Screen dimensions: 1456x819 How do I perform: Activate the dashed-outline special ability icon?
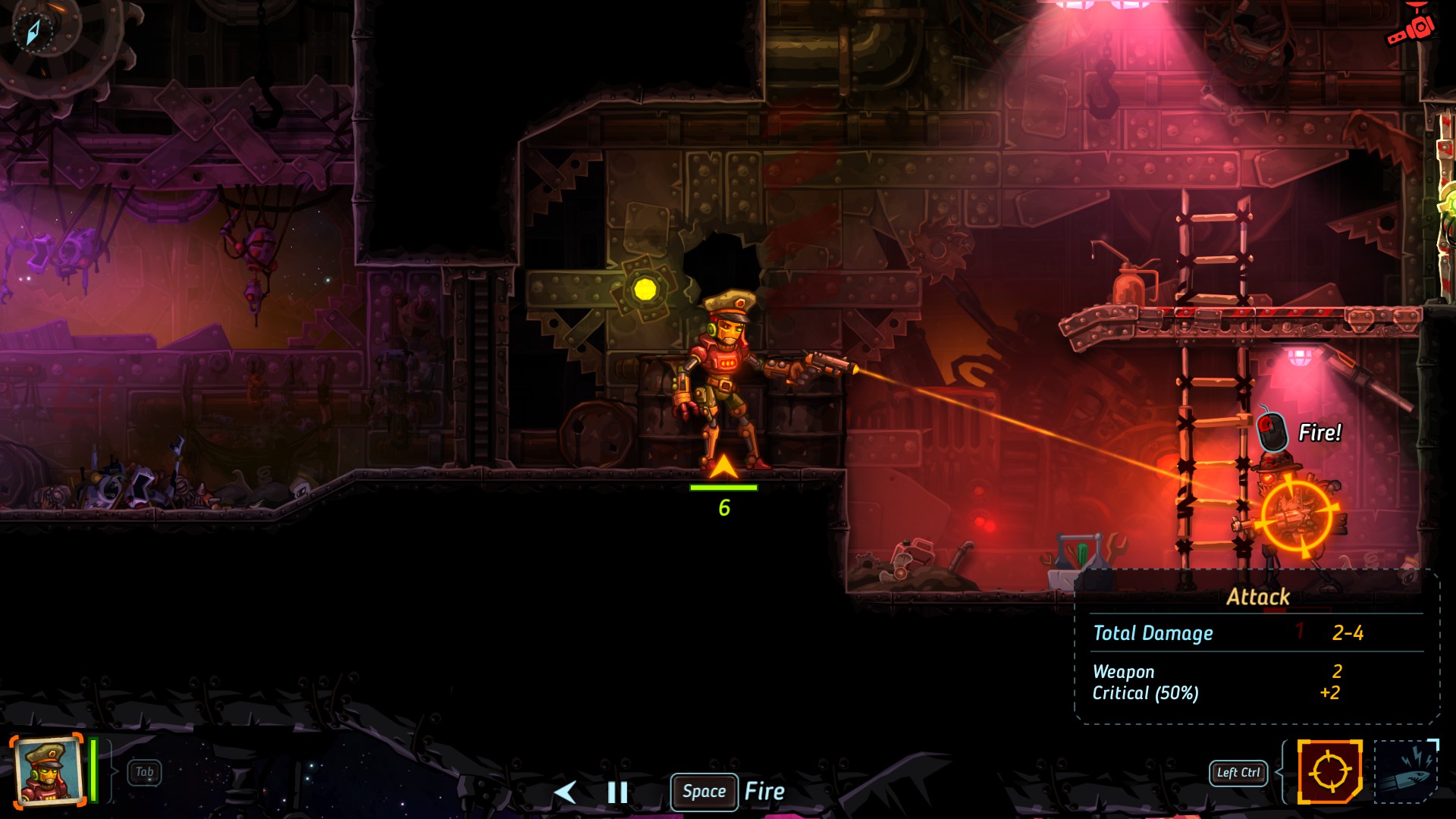[1407, 772]
